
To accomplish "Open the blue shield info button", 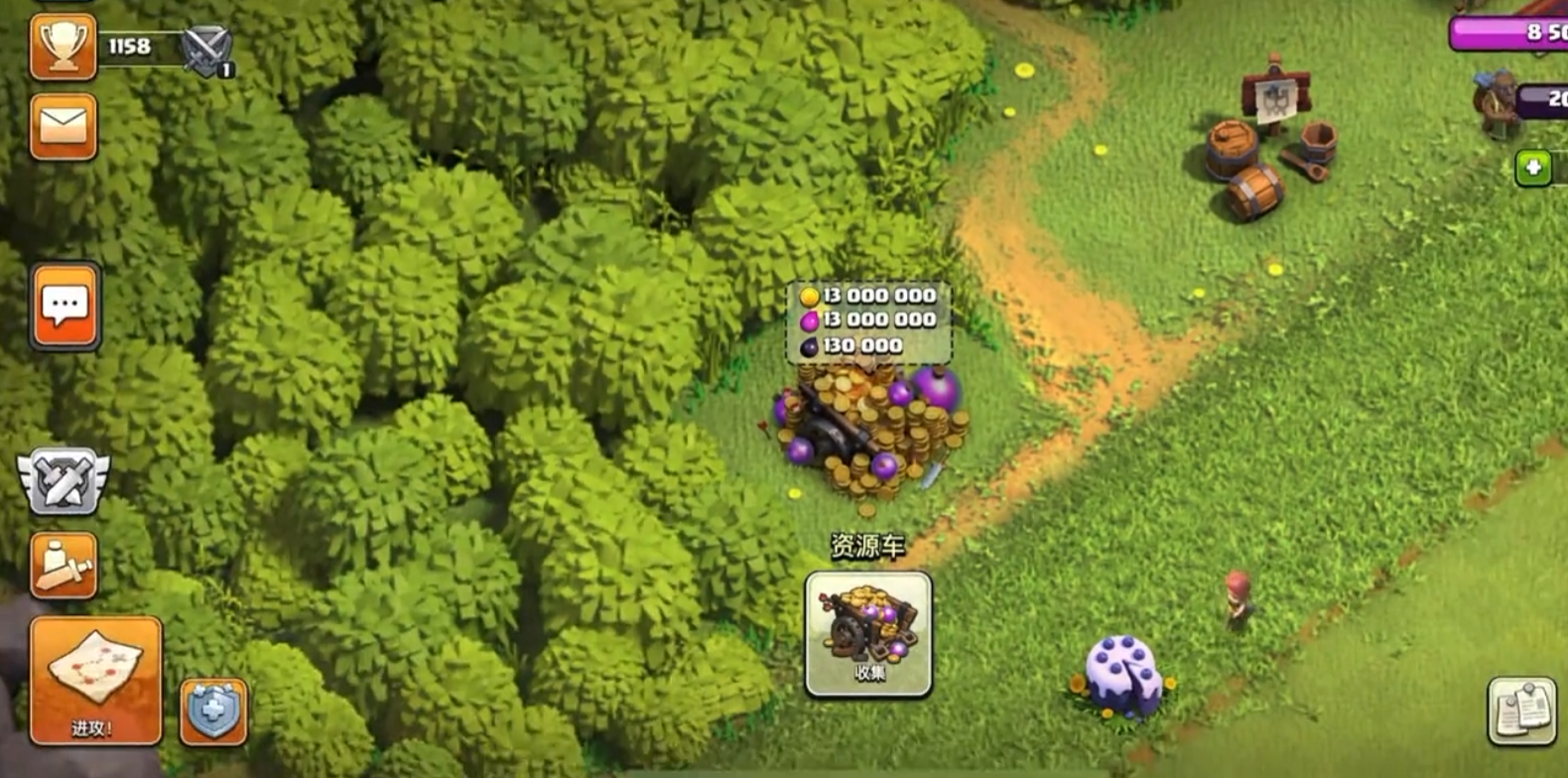I will coord(213,712).
